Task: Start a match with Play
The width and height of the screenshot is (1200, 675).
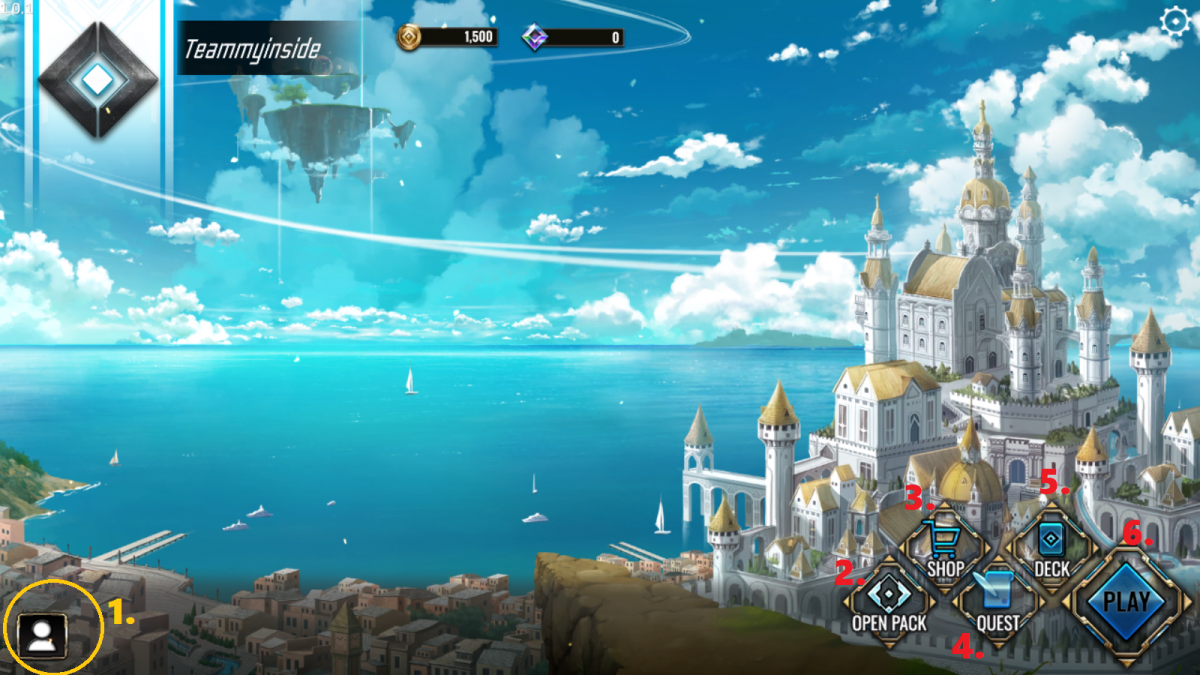Action: [1126, 603]
